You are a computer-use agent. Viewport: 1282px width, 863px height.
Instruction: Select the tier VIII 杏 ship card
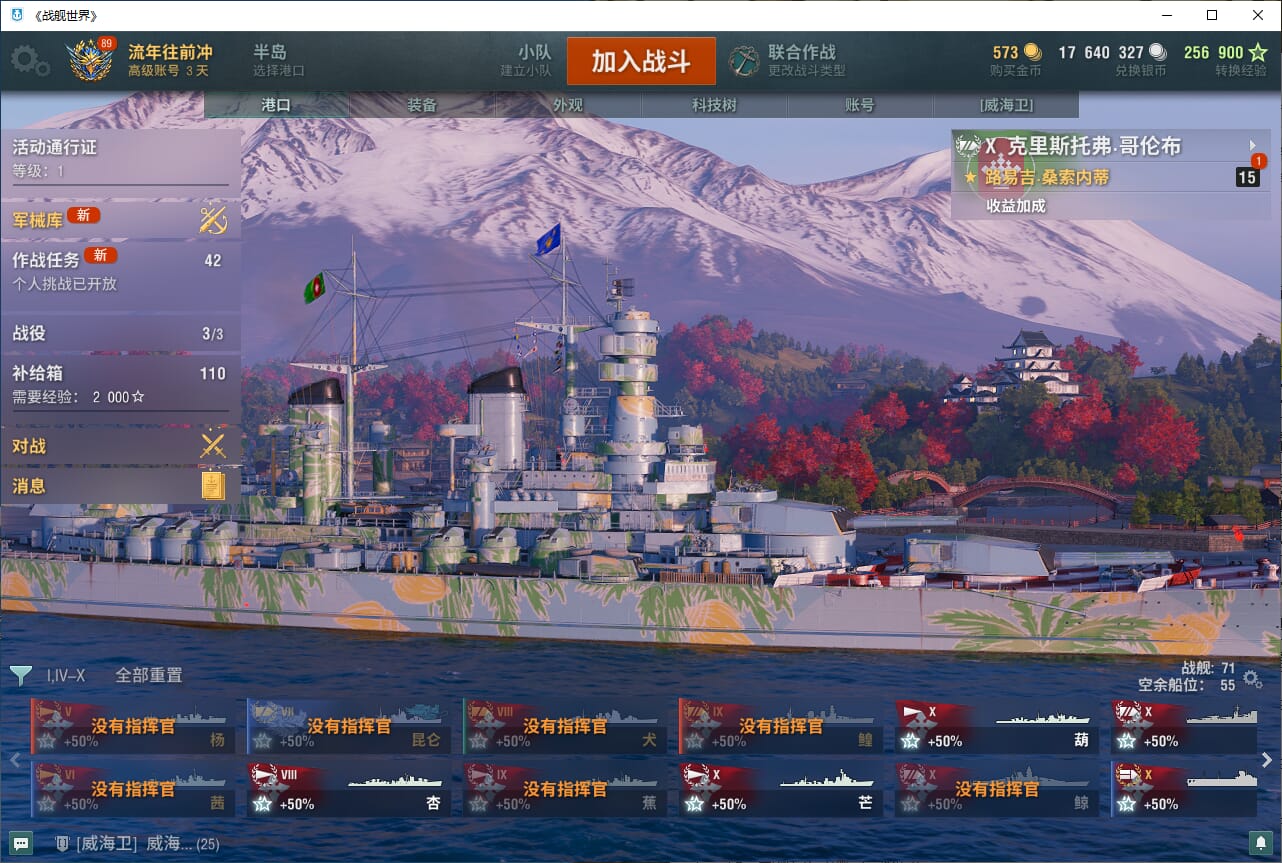tap(348, 790)
